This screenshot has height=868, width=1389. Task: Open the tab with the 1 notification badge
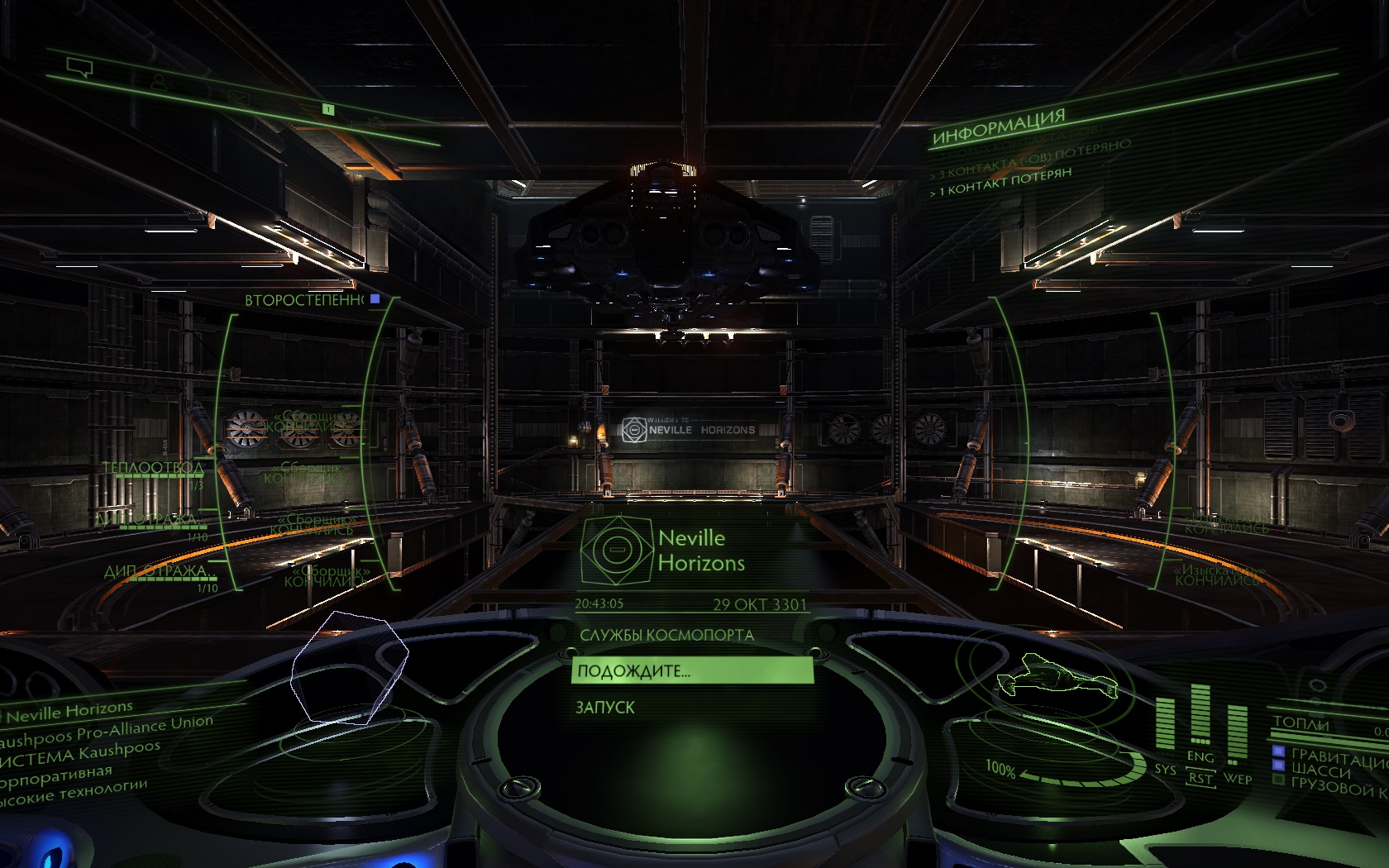pos(327,109)
